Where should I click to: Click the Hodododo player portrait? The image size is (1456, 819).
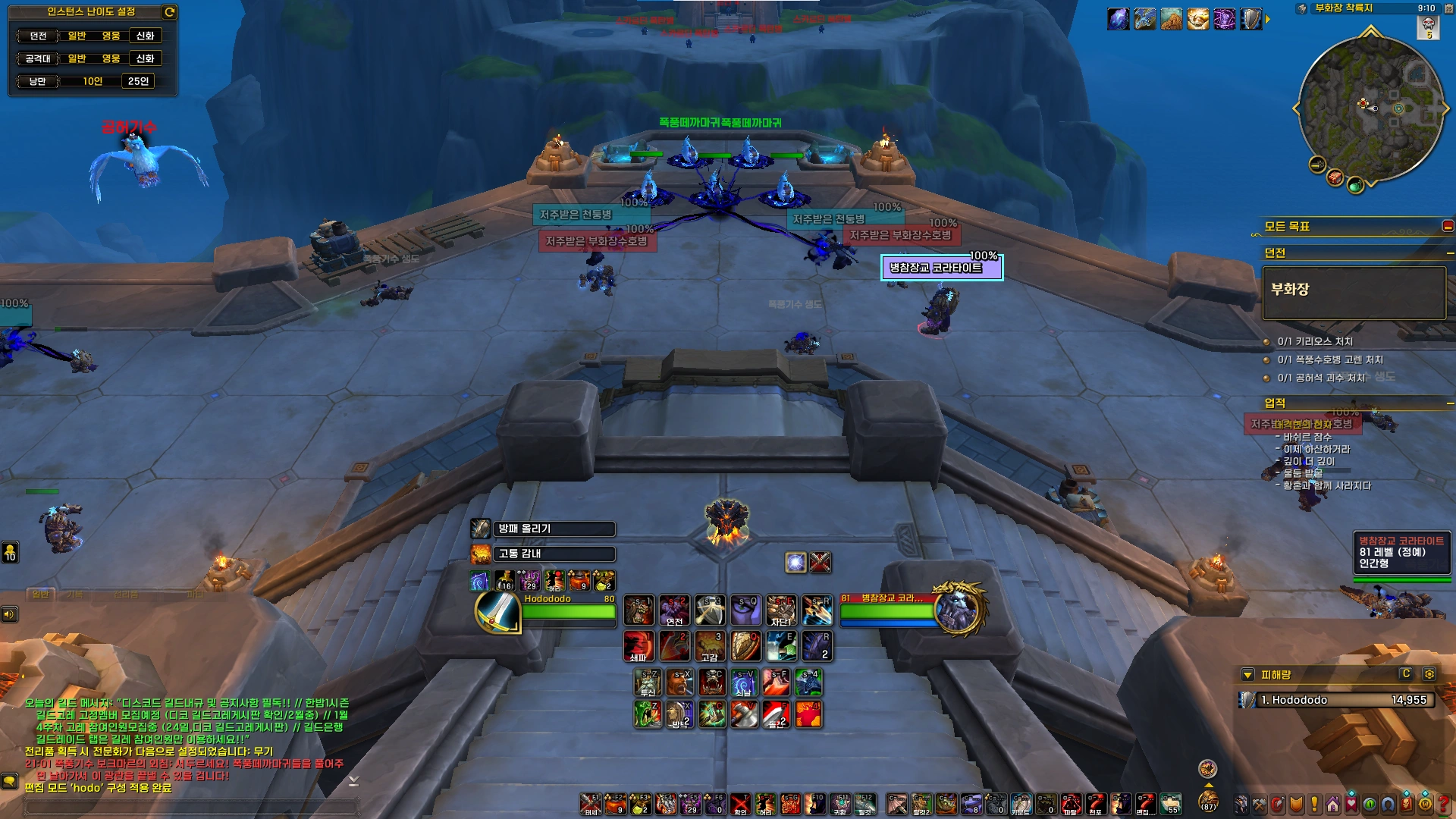[x=497, y=613]
